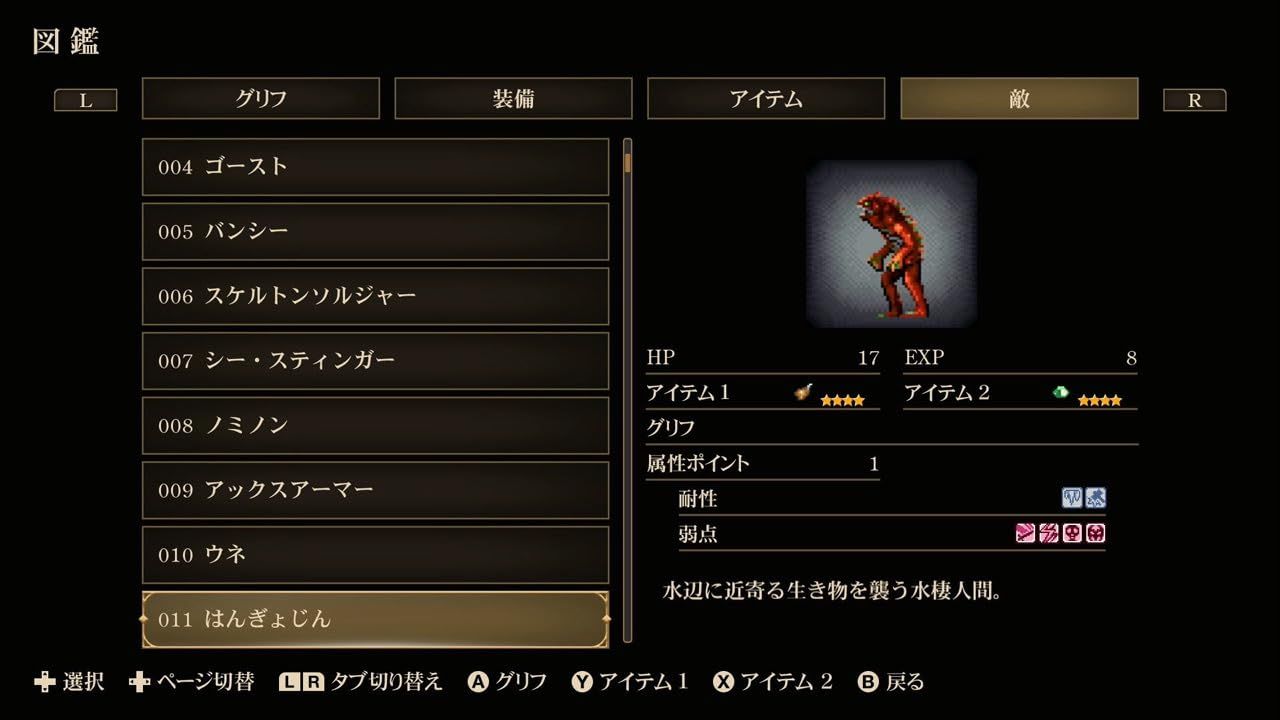
Task: Open the グリフ tab
Action: tap(260, 98)
